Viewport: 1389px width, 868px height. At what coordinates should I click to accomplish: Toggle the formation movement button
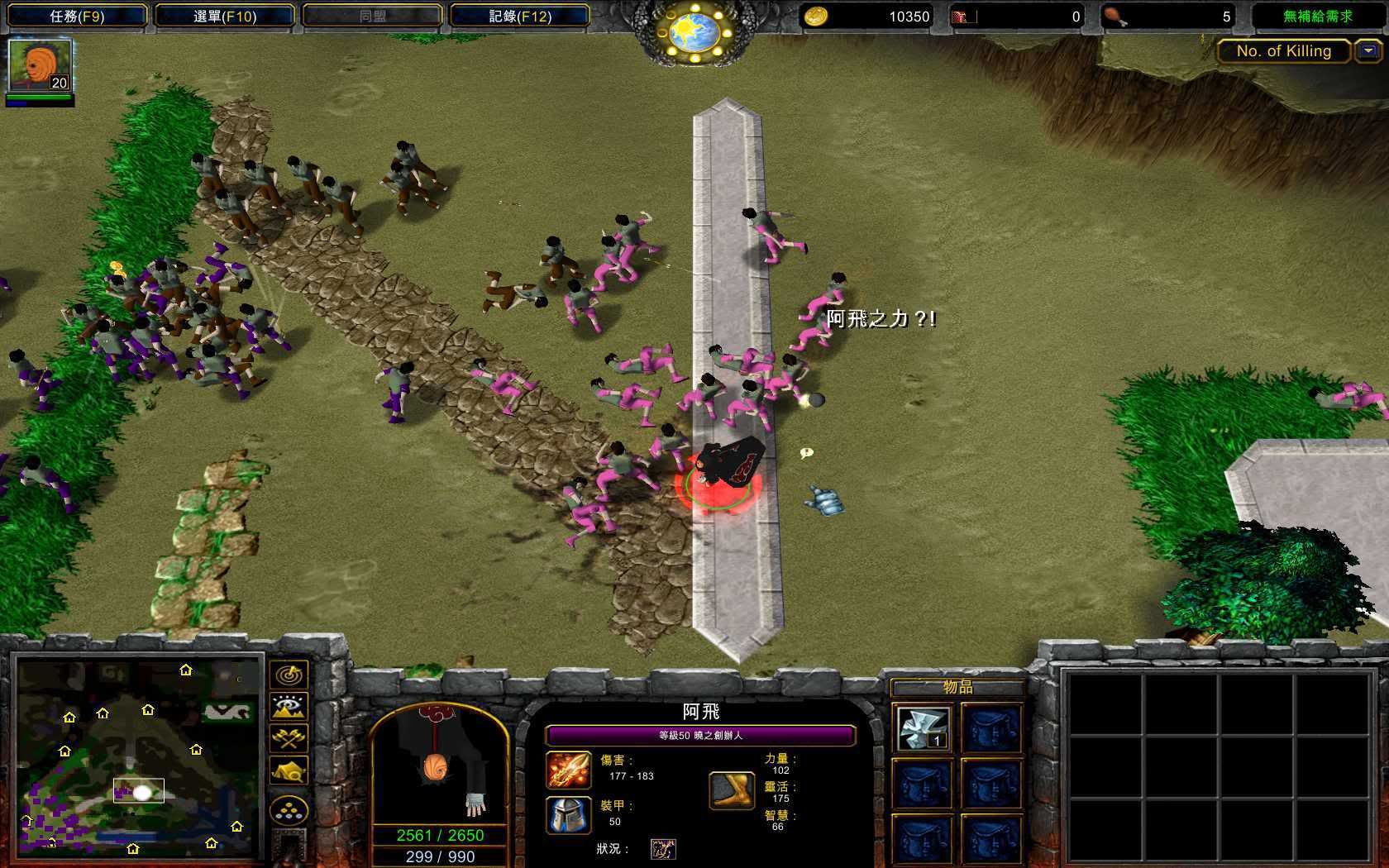[x=289, y=811]
